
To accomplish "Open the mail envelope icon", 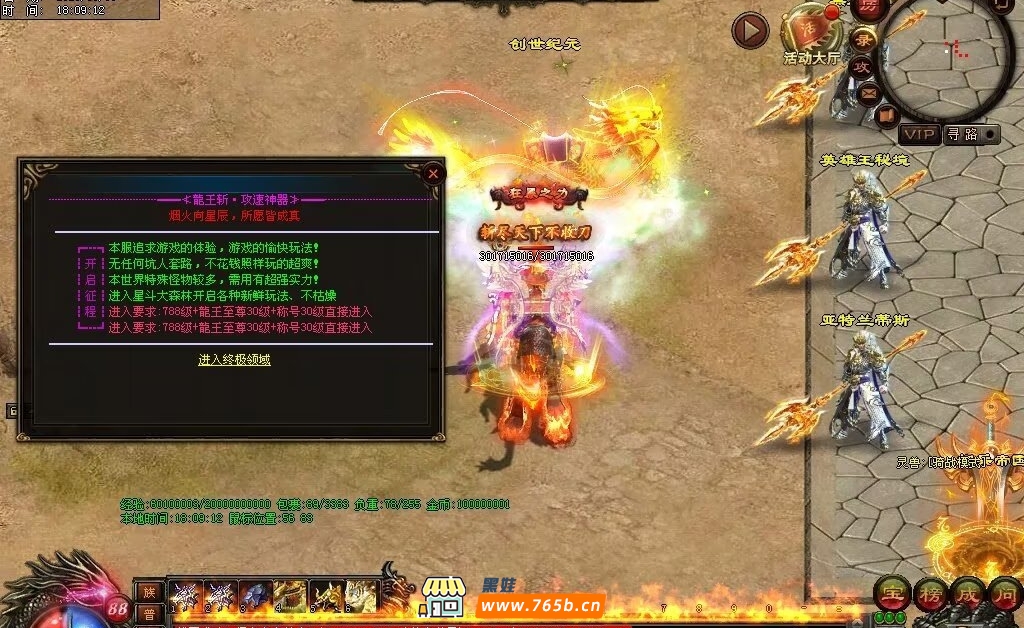I will click(x=868, y=93).
